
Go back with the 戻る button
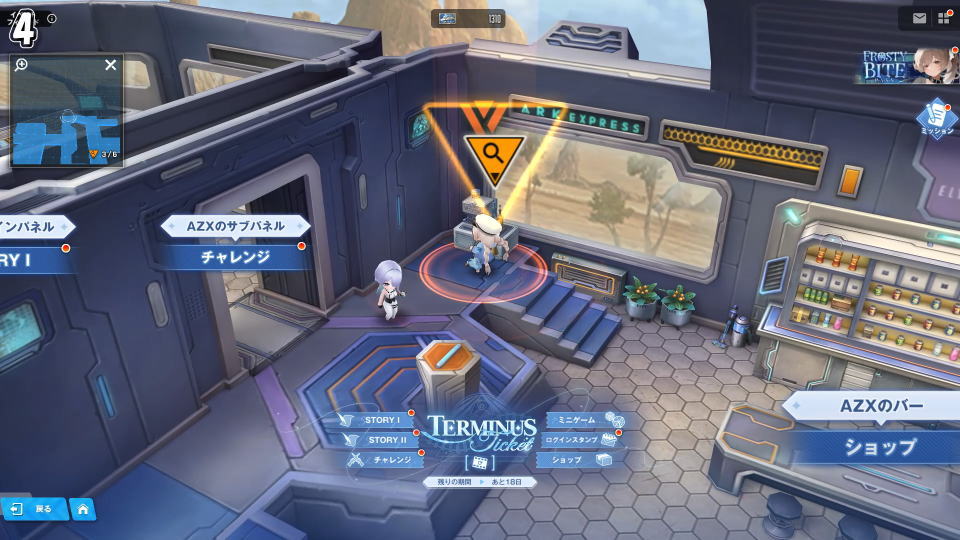coord(33,509)
